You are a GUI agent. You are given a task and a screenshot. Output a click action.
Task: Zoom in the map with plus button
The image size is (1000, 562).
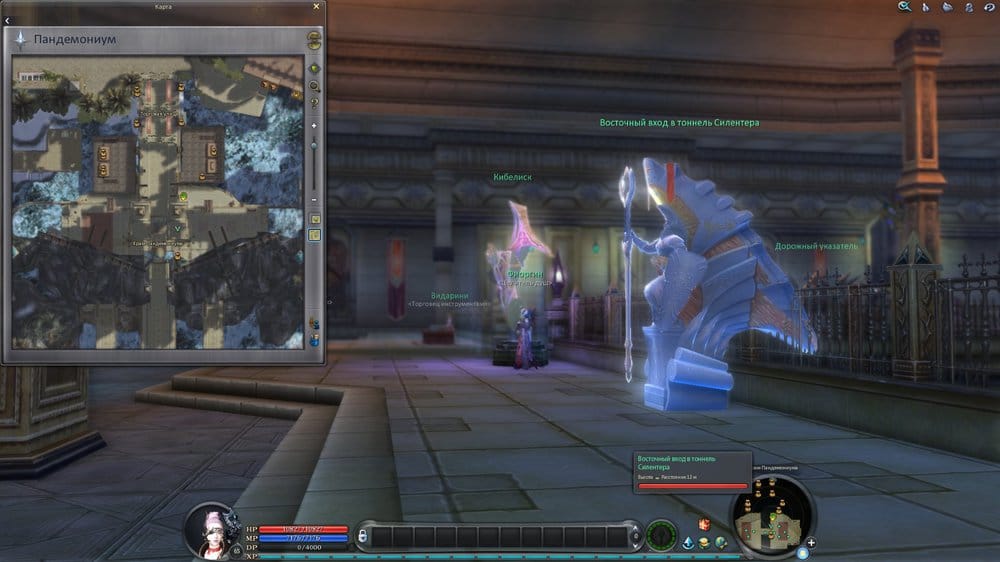click(314, 125)
